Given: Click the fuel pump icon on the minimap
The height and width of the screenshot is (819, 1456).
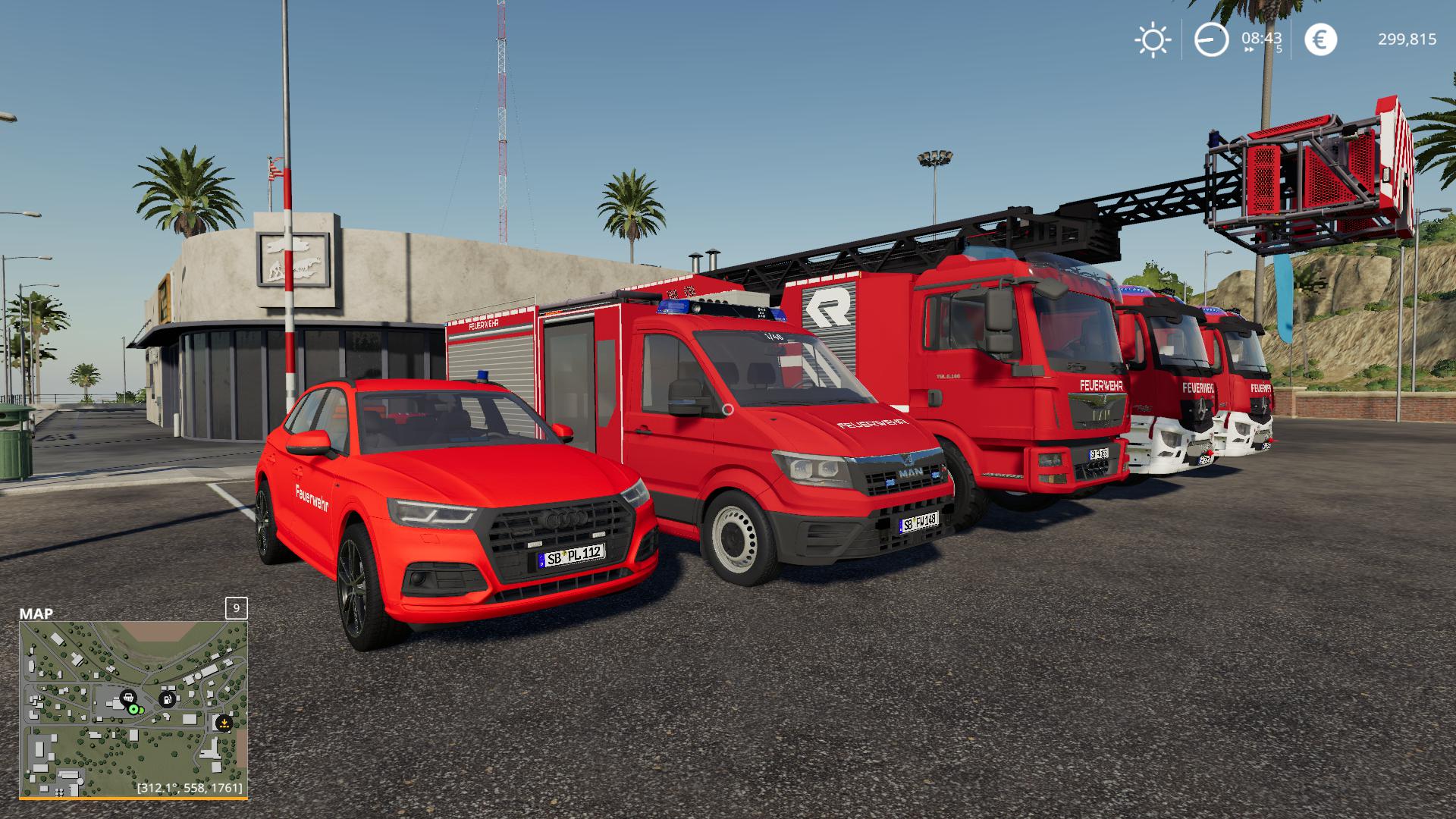Looking at the screenshot, I should tap(168, 699).
